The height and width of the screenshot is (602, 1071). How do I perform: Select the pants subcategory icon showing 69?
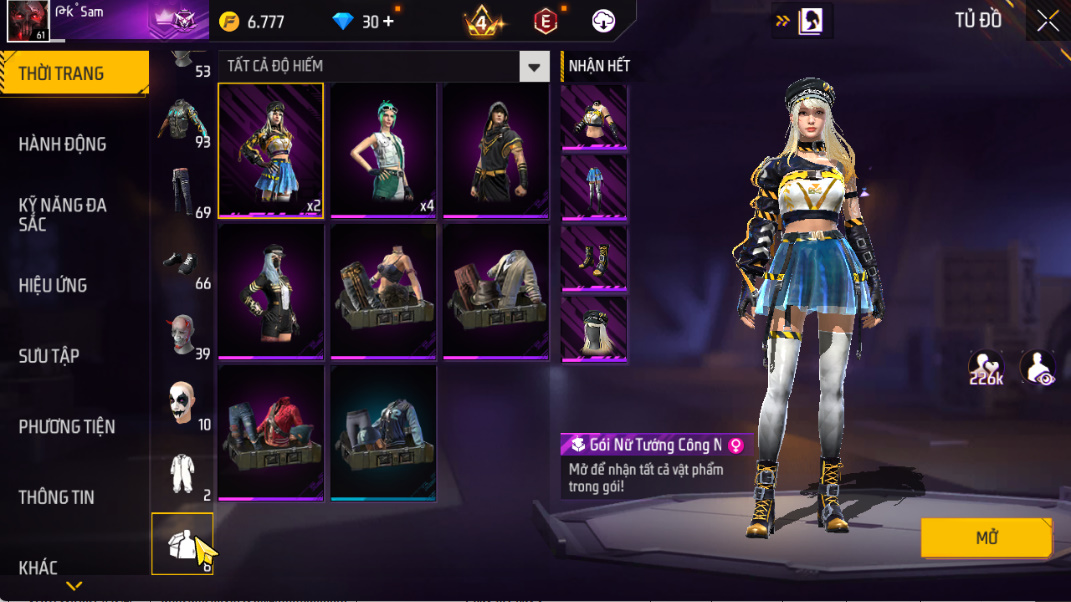(181, 191)
